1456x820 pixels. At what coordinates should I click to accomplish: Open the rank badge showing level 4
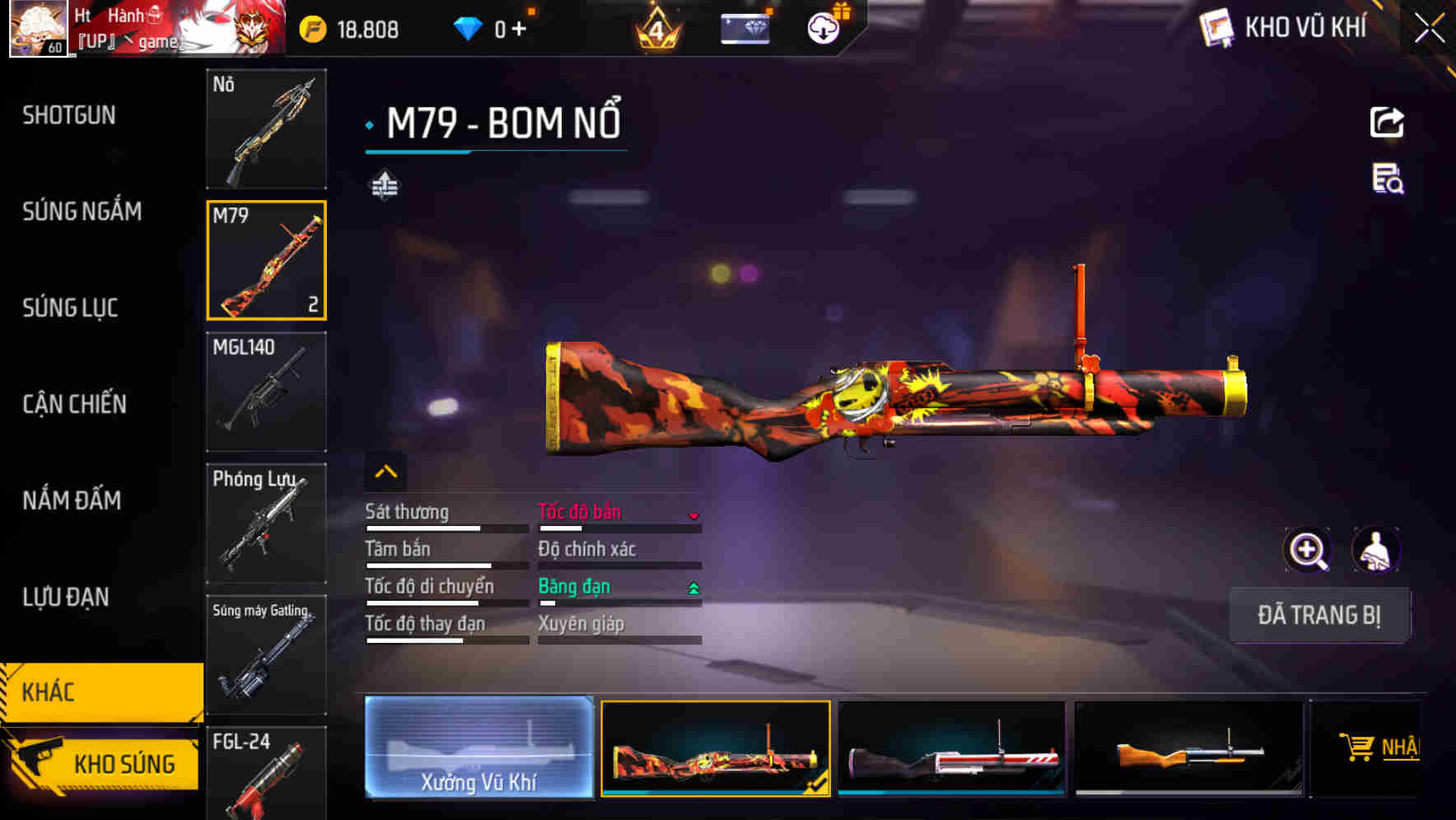coord(655,30)
